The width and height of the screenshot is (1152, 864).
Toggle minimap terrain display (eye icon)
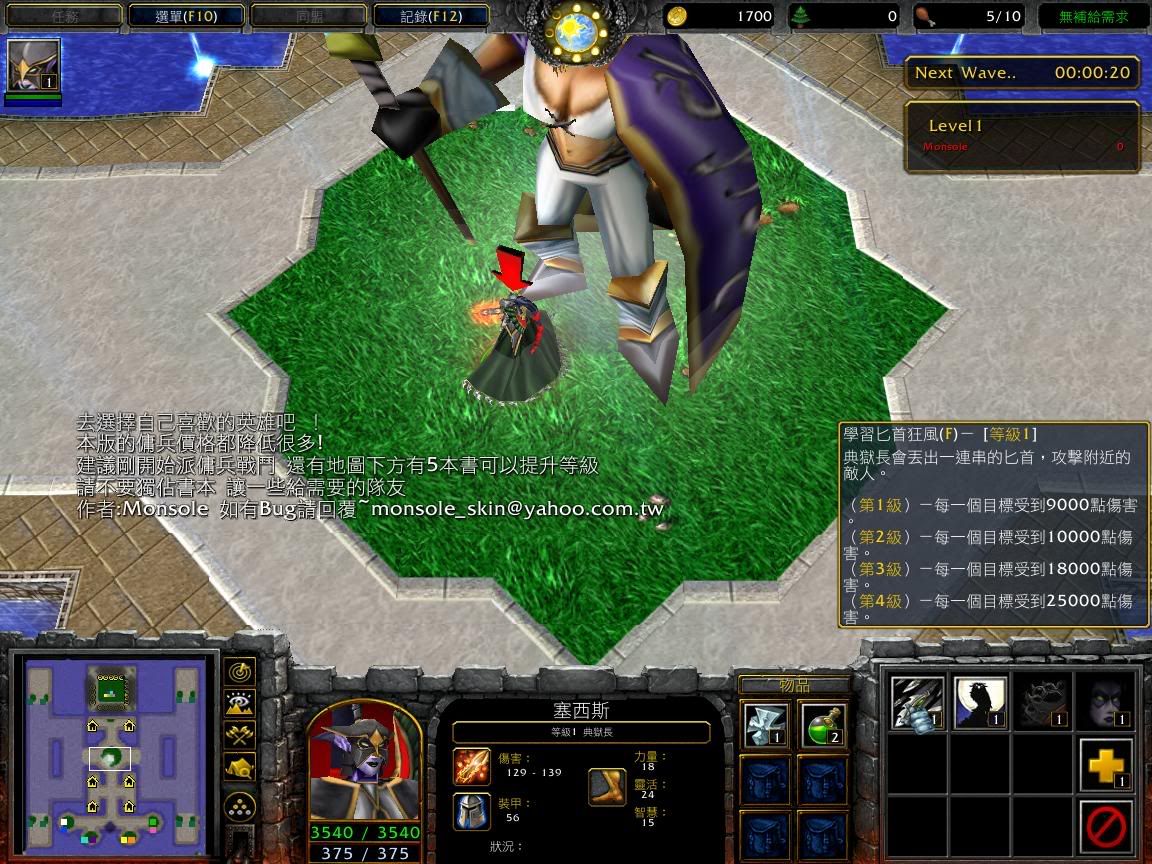coord(240,703)
